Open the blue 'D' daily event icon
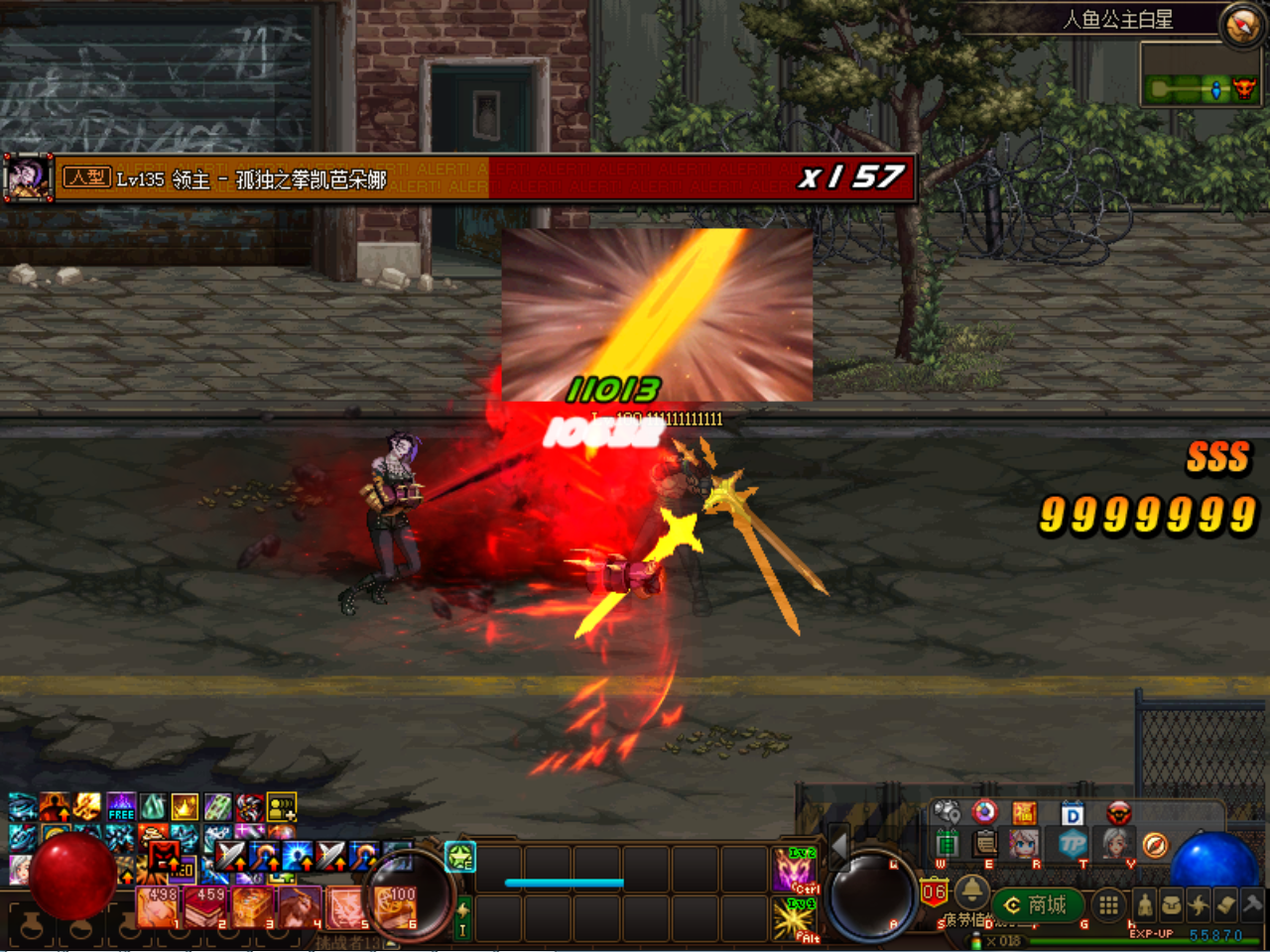1270x952 pixels. pos(1073,813)
